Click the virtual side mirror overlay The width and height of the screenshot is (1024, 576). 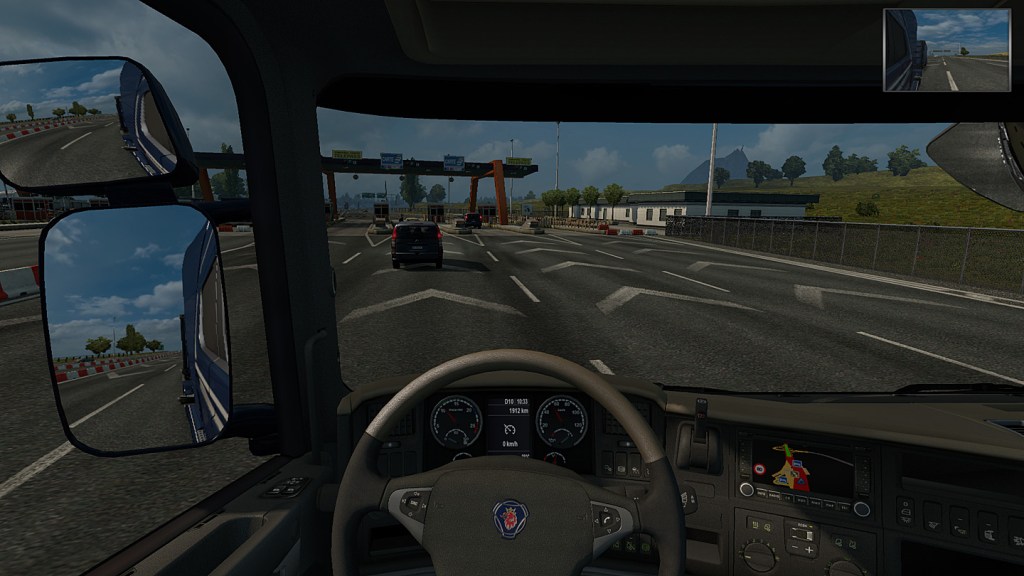(947, 50)
